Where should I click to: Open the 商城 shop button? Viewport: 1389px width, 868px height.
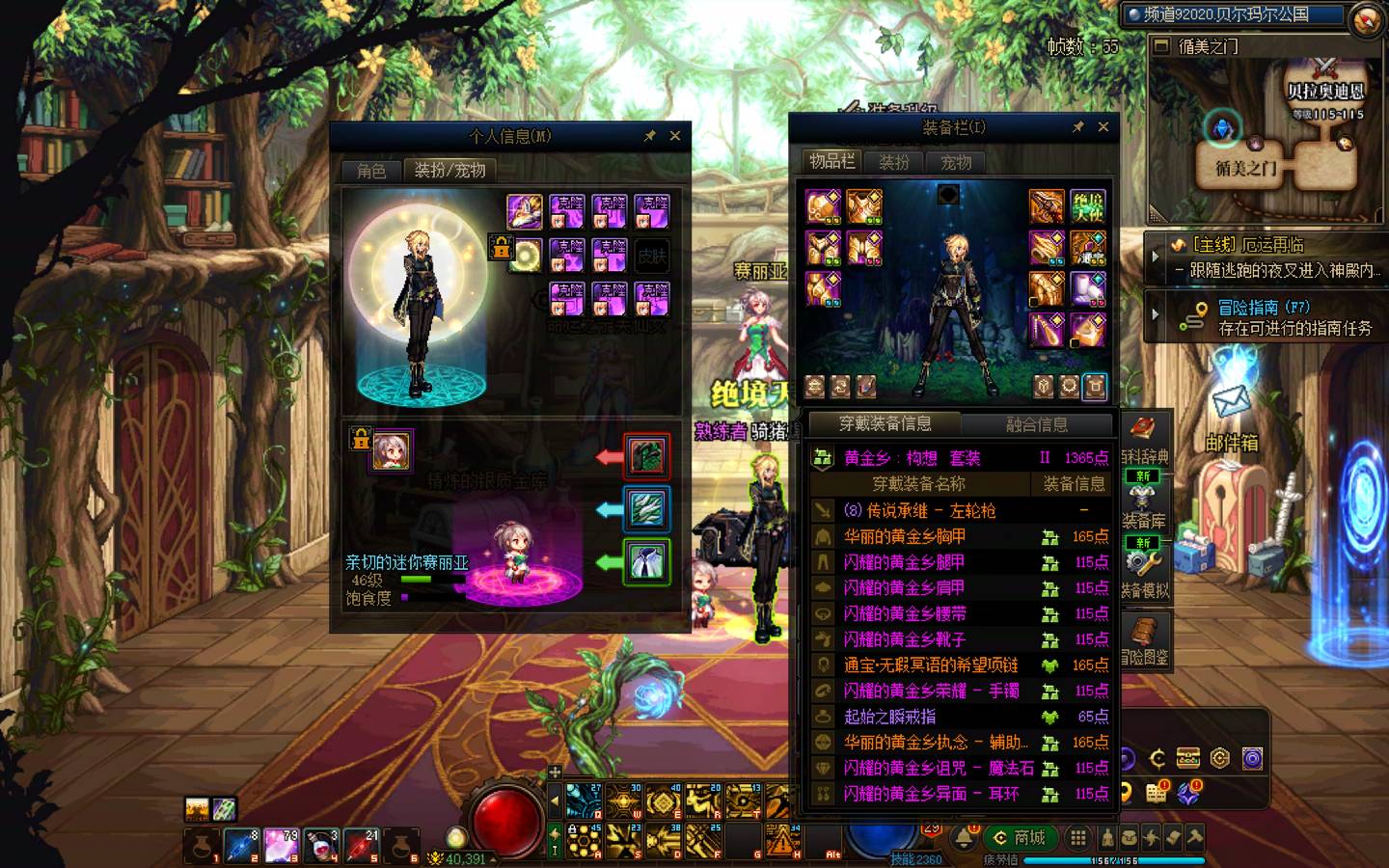point(1021,837)
